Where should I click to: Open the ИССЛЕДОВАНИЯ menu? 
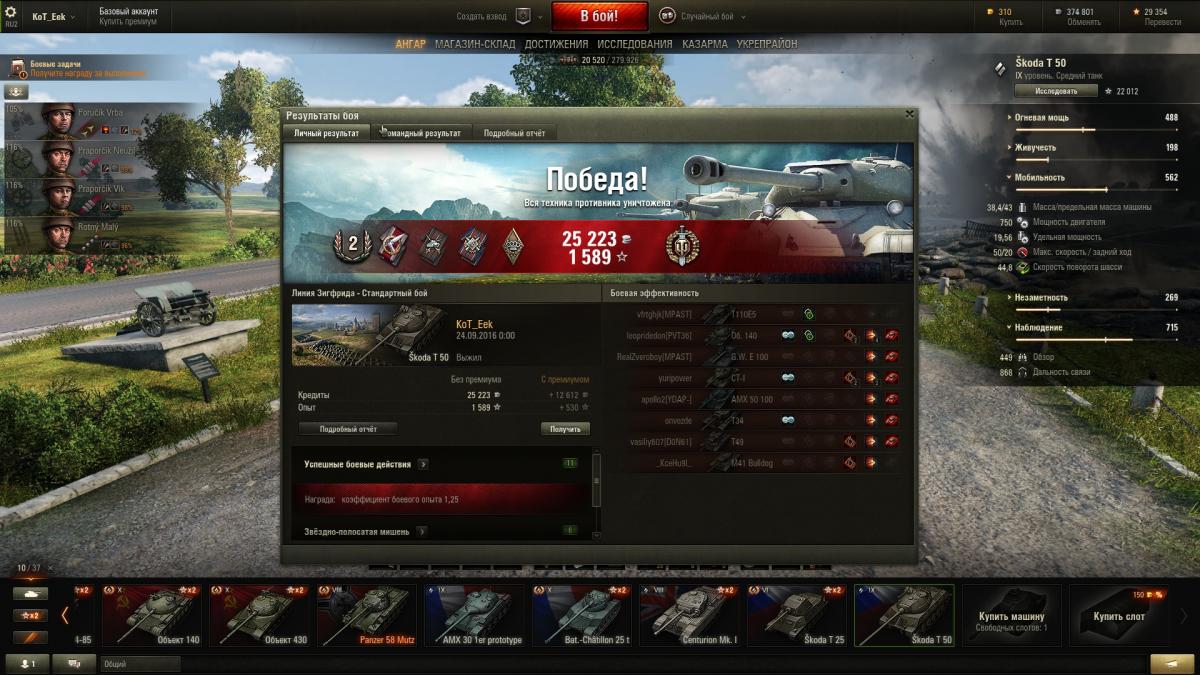click(634, 45)
